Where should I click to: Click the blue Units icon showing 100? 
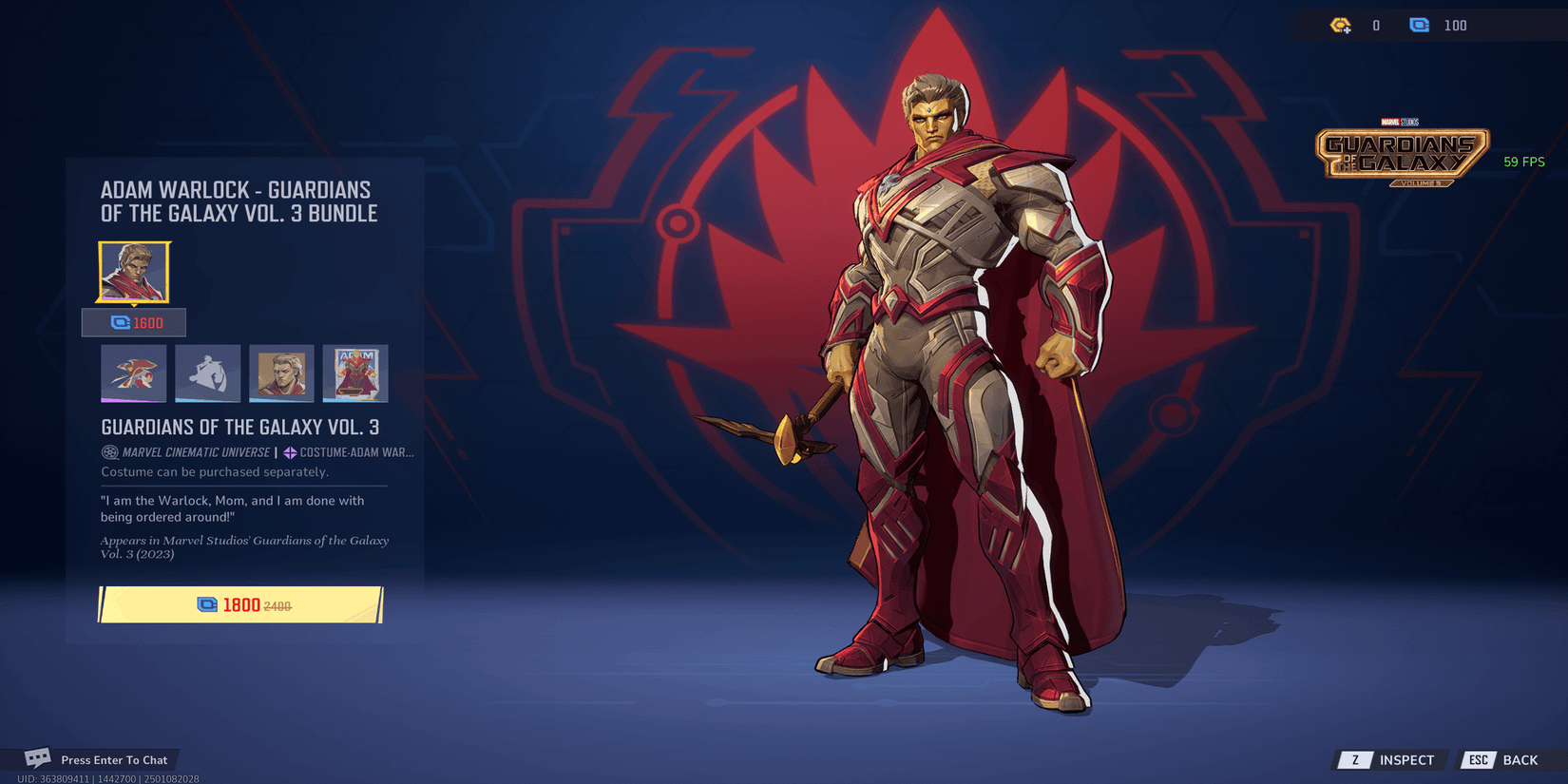pyautogui.click(x=1419, y=25)
